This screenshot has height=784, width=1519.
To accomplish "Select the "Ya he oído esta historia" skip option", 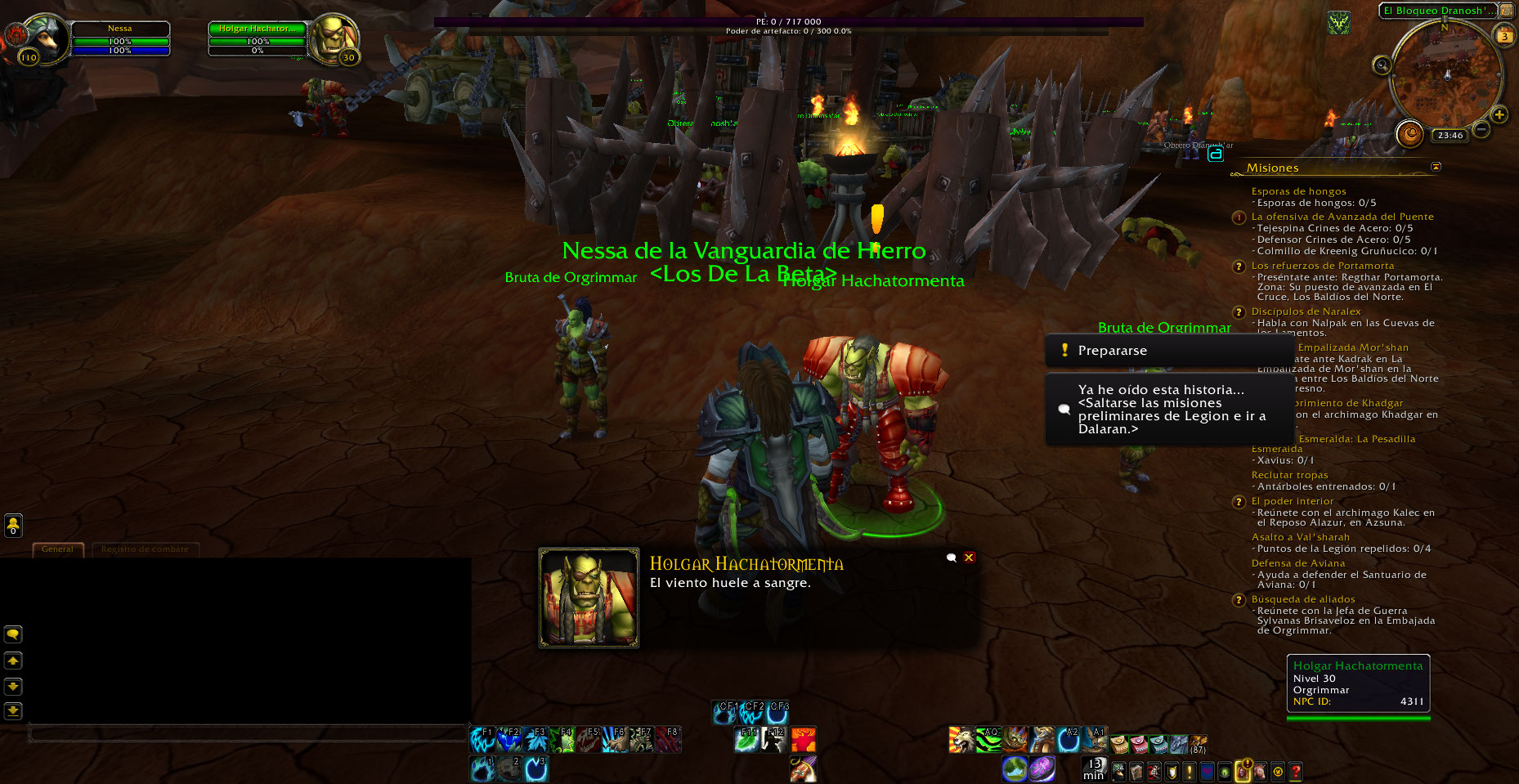I will point(1169,409).
